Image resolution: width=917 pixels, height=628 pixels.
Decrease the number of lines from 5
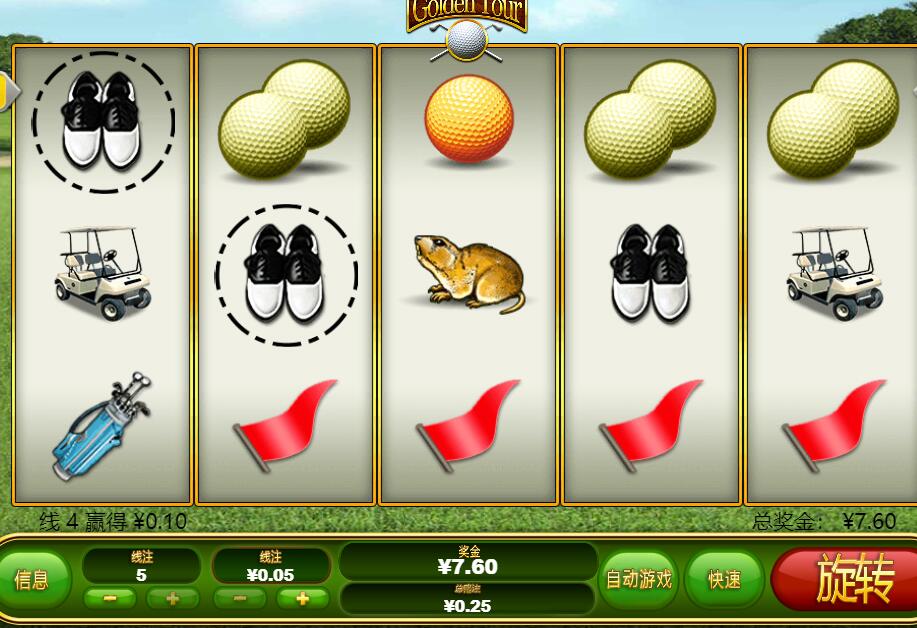[109, 599]
